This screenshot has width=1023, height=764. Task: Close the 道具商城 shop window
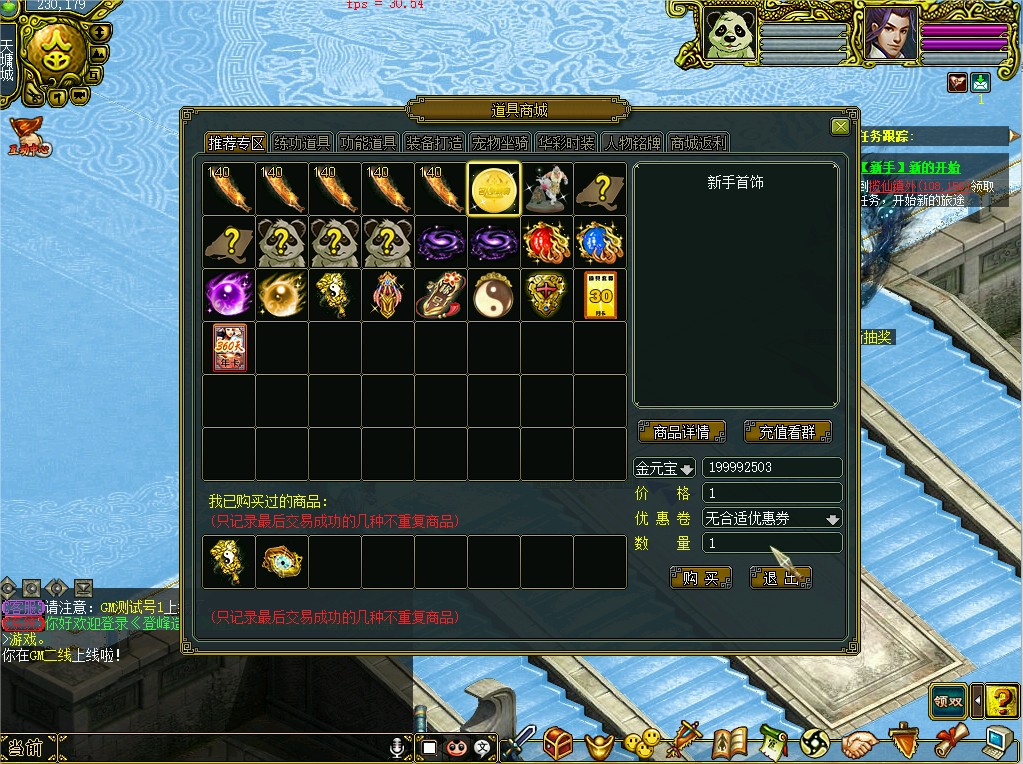(840, 127)
